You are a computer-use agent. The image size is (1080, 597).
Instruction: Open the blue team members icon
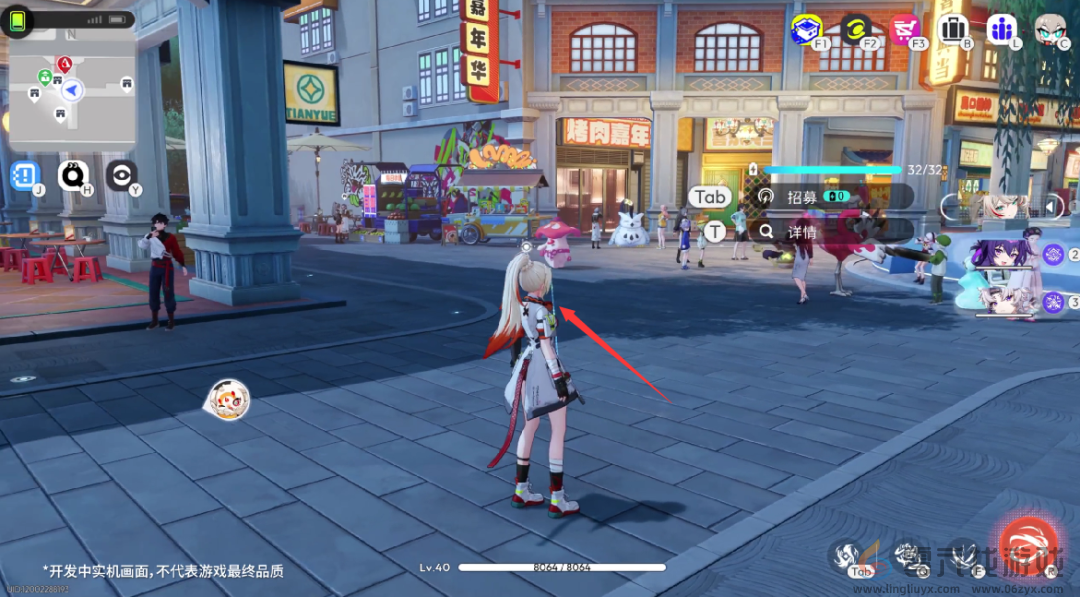[x=1001, y=29]
